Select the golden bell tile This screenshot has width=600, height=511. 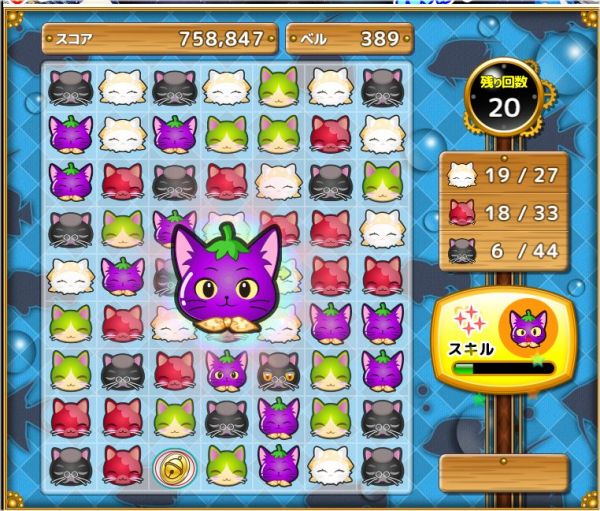click(173, 465)
